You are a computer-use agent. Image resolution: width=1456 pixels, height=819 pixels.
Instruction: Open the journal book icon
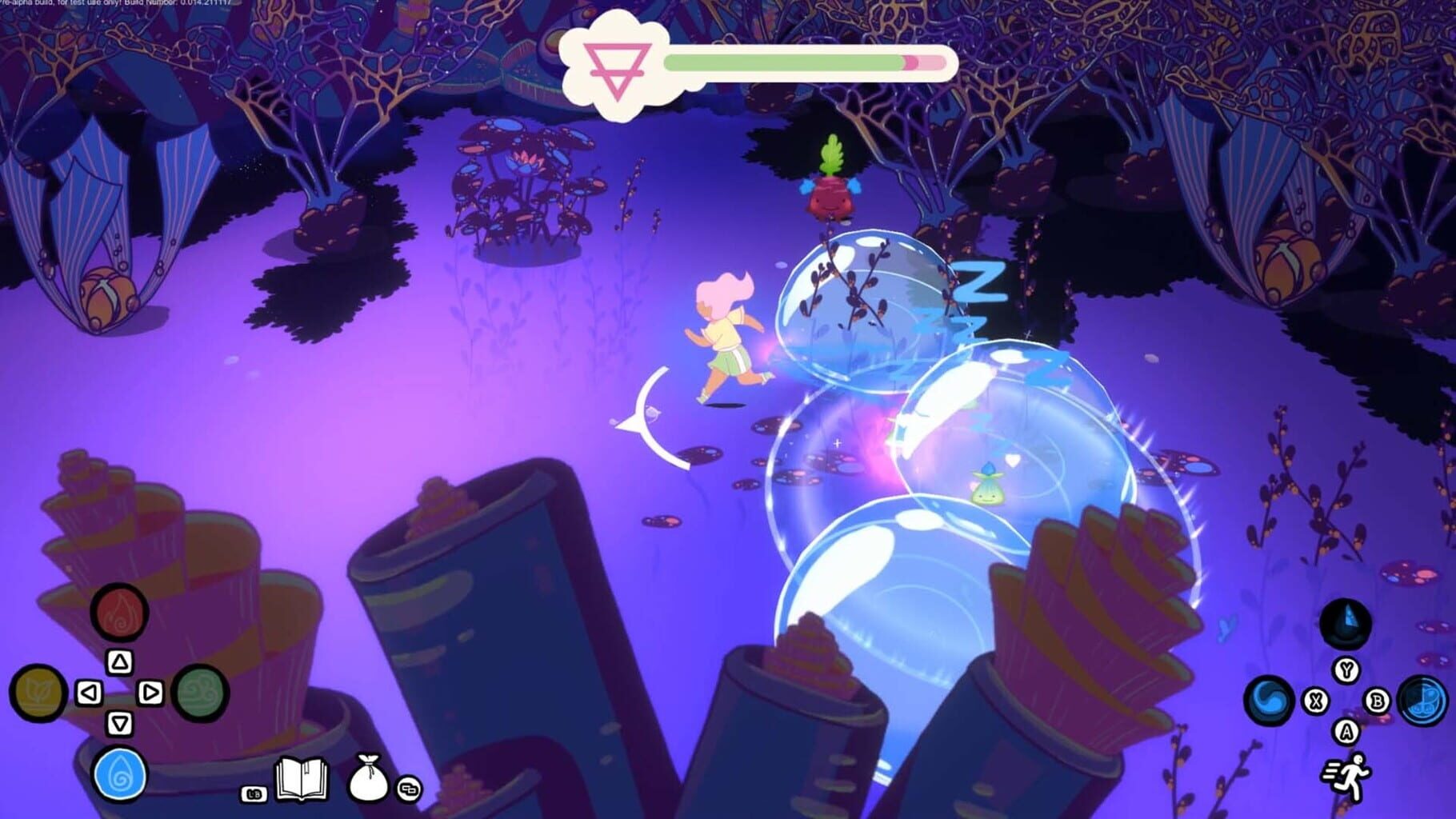click(x=302, y=780)
